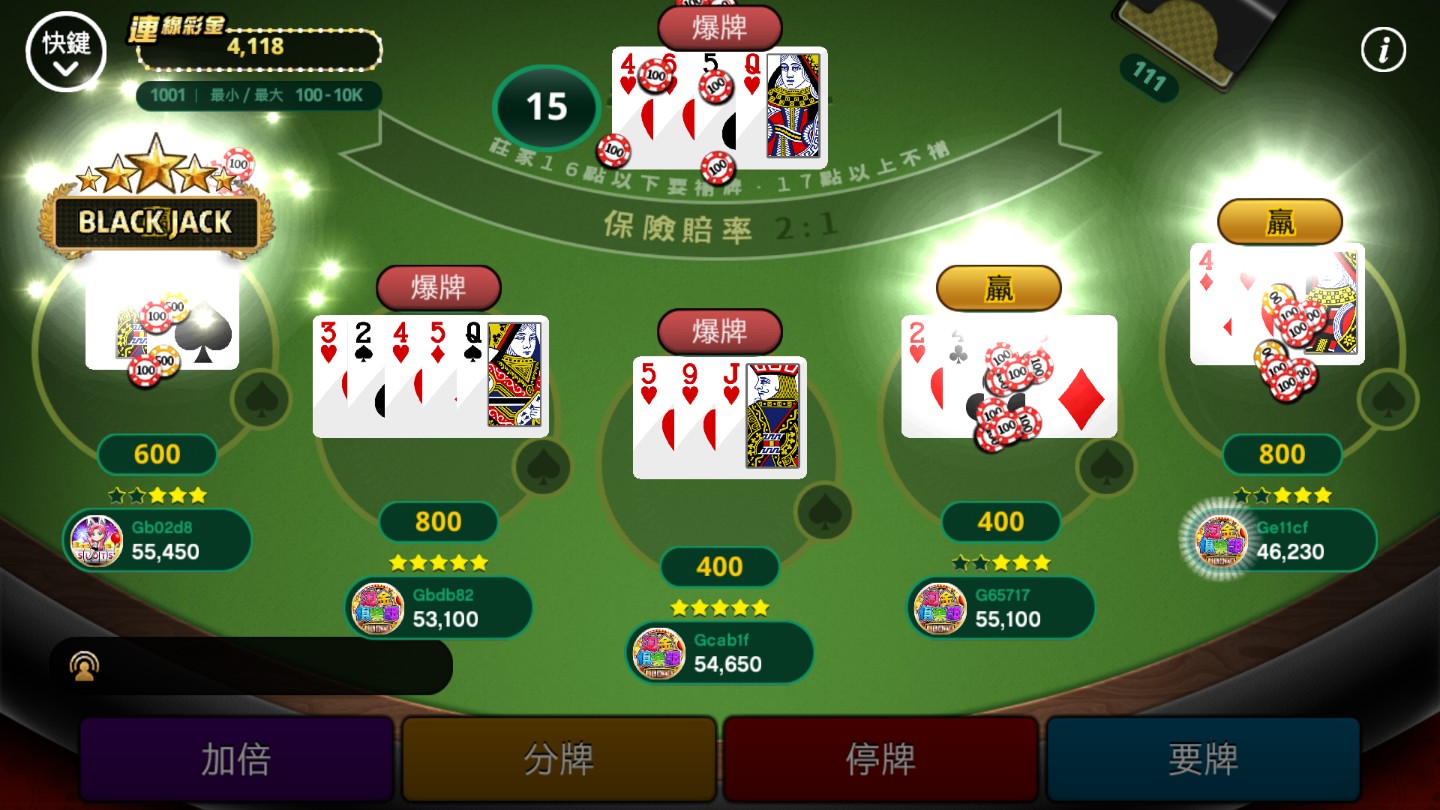Image resolution: width=1440 pixels, height=810 pixels.
Task: Choose 停牌 to stand
Action: coord(881,760)
